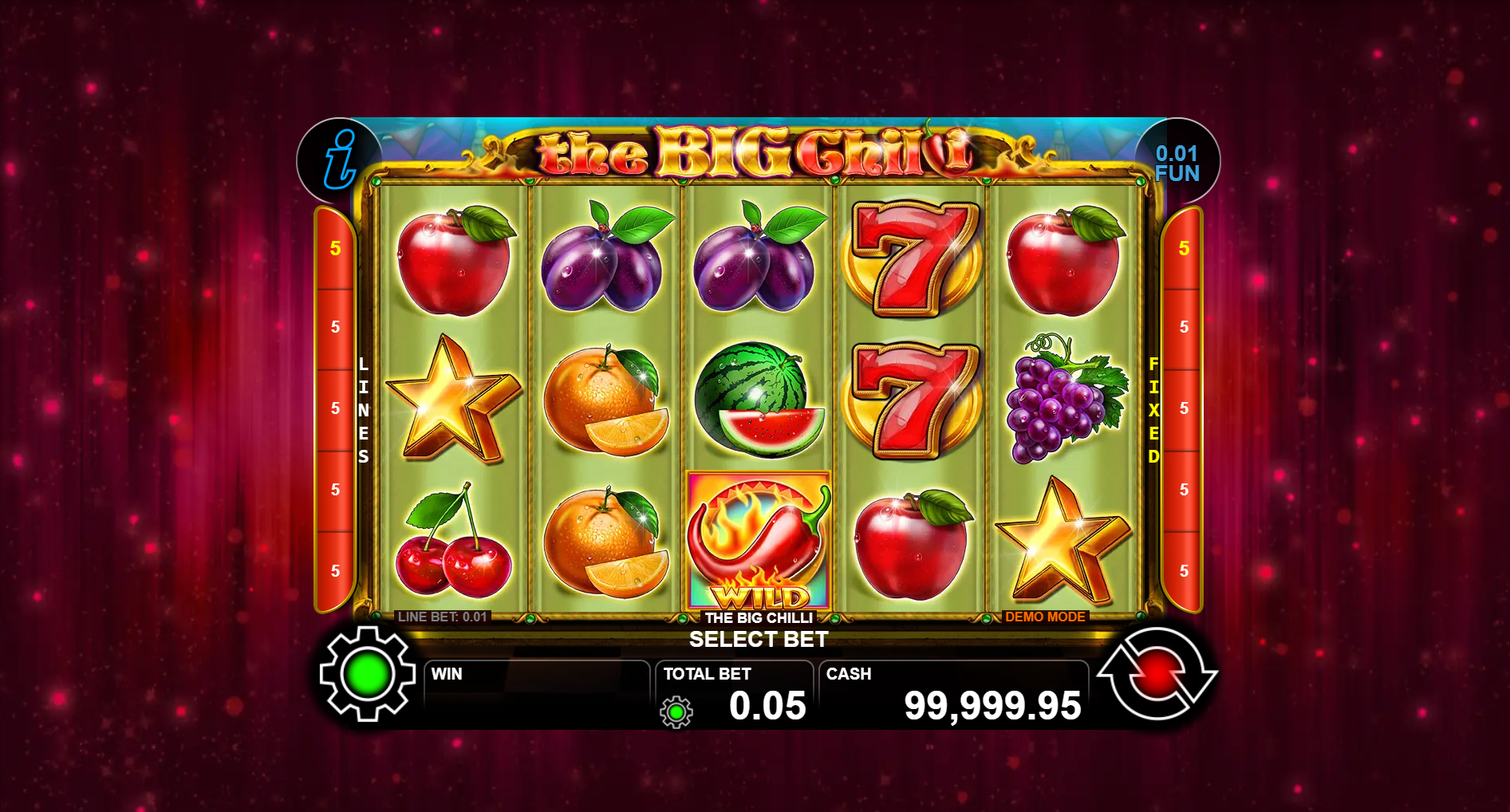The image size is (1510, 812).
Task: Select the 0.01 FUN denomination button
Action: (1177, 163)
